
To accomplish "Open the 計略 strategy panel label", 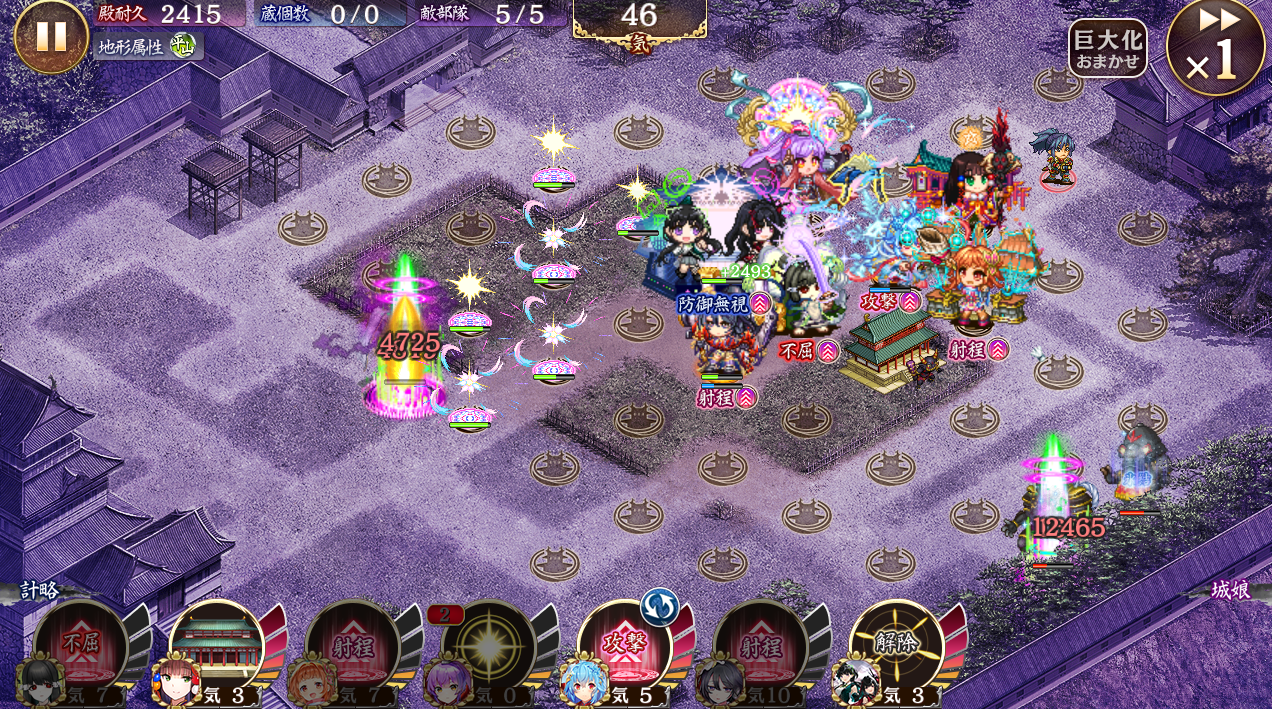I will (40, 590).
